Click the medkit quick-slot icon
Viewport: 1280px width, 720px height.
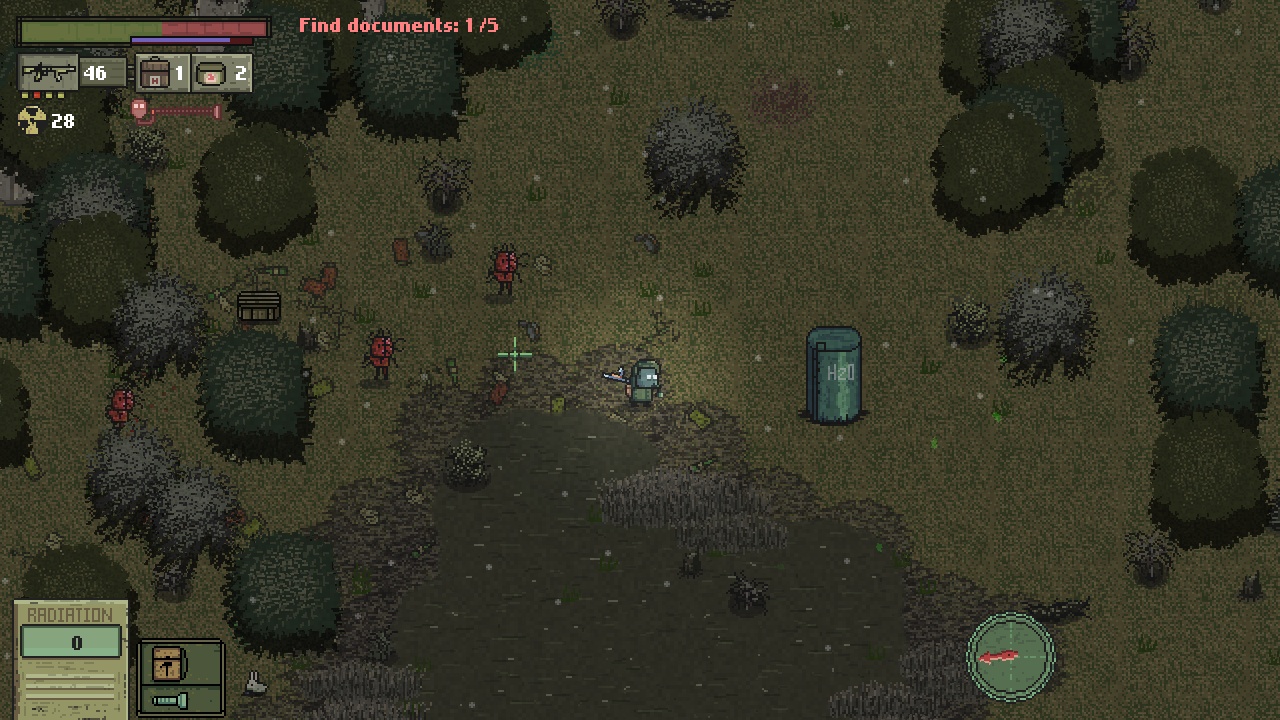(156, 72)
